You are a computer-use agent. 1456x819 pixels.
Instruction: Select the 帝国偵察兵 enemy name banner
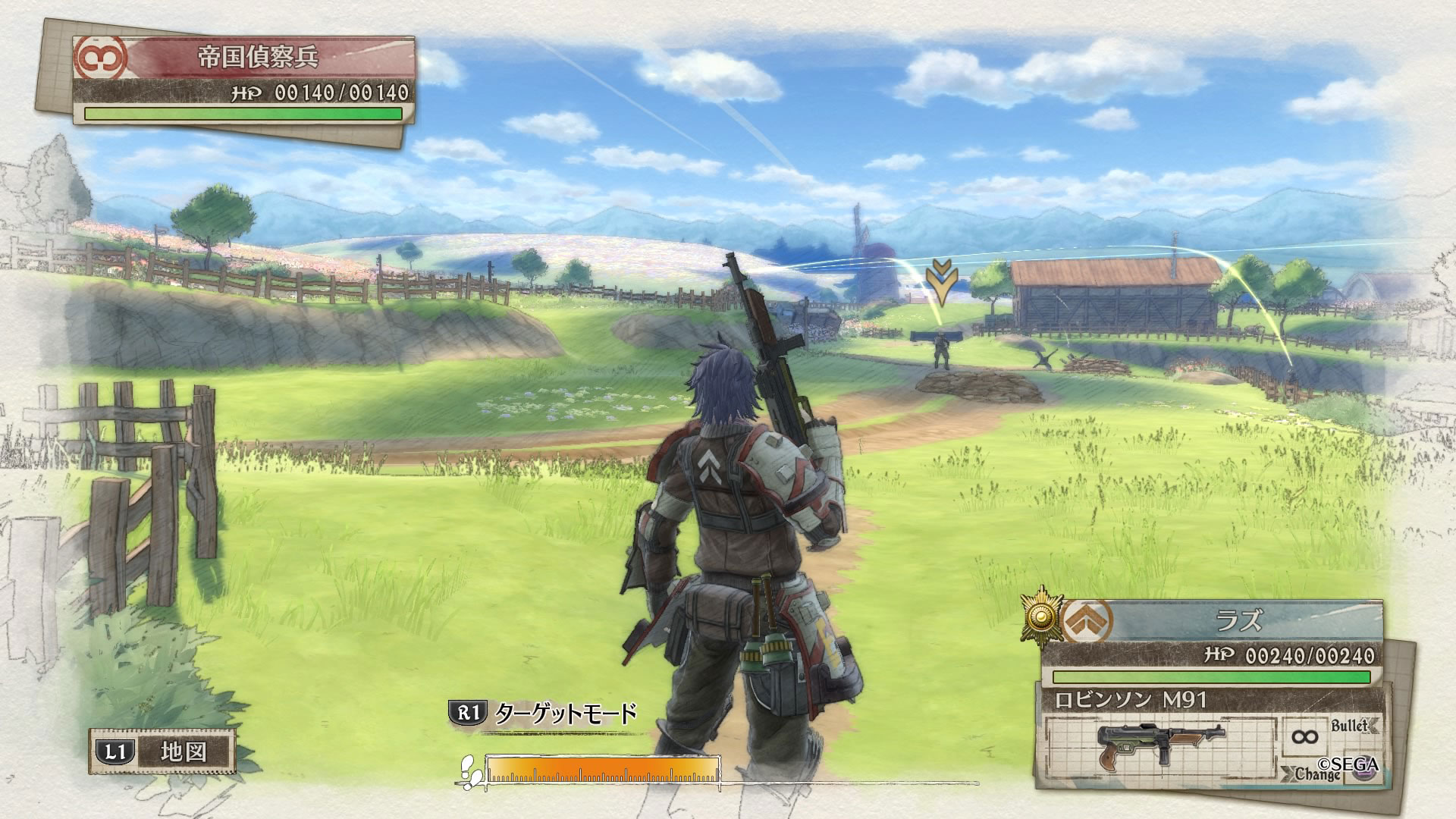coord(258,58)
